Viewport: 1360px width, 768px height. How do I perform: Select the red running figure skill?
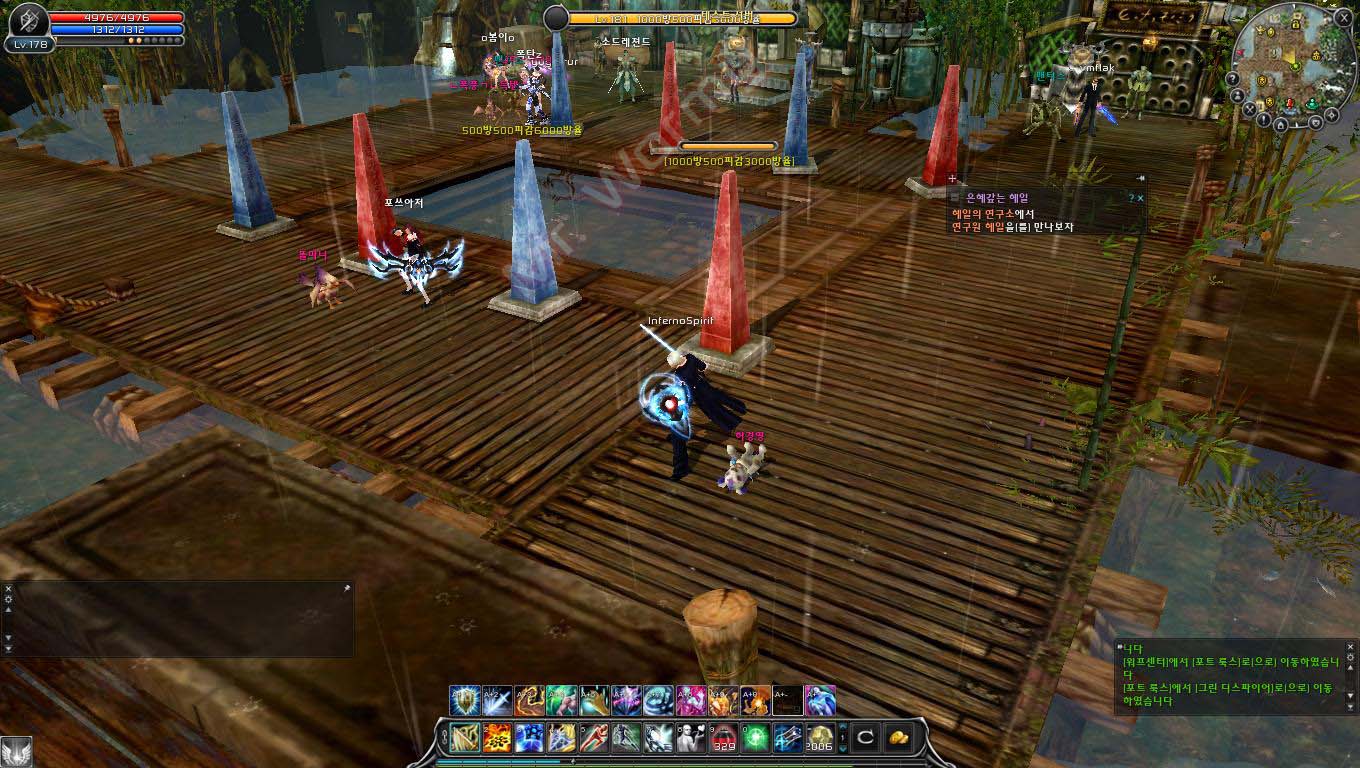594,738
